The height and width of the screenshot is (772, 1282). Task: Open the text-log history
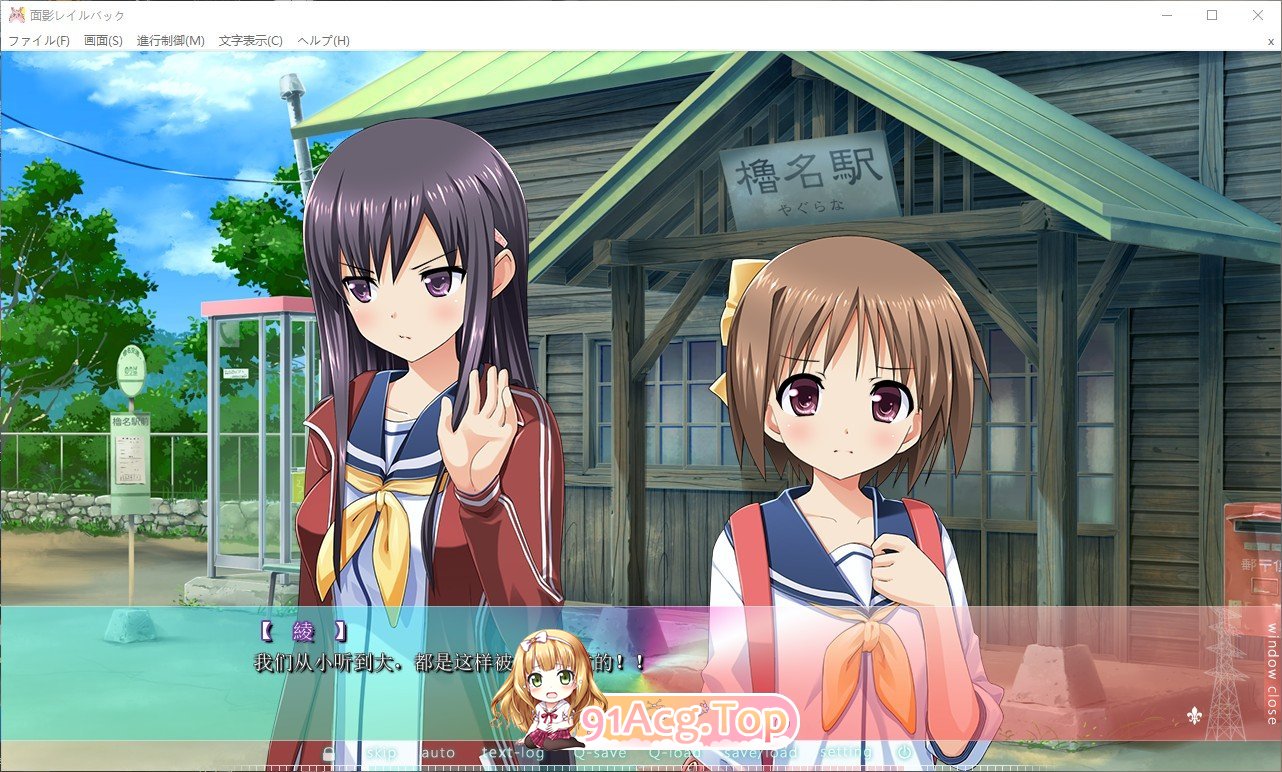click(513, 753)
